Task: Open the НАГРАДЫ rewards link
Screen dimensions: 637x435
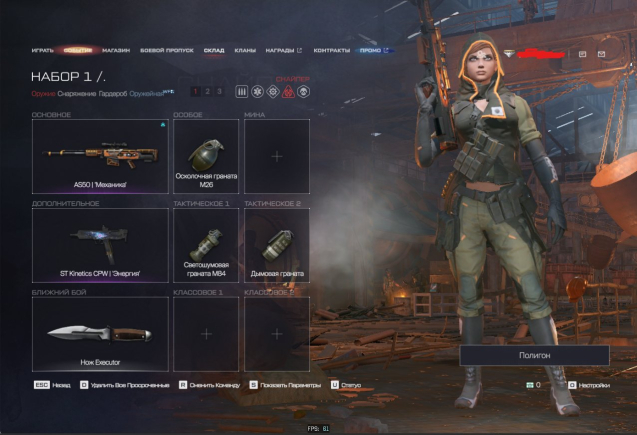Action: (x=283, y=50)
